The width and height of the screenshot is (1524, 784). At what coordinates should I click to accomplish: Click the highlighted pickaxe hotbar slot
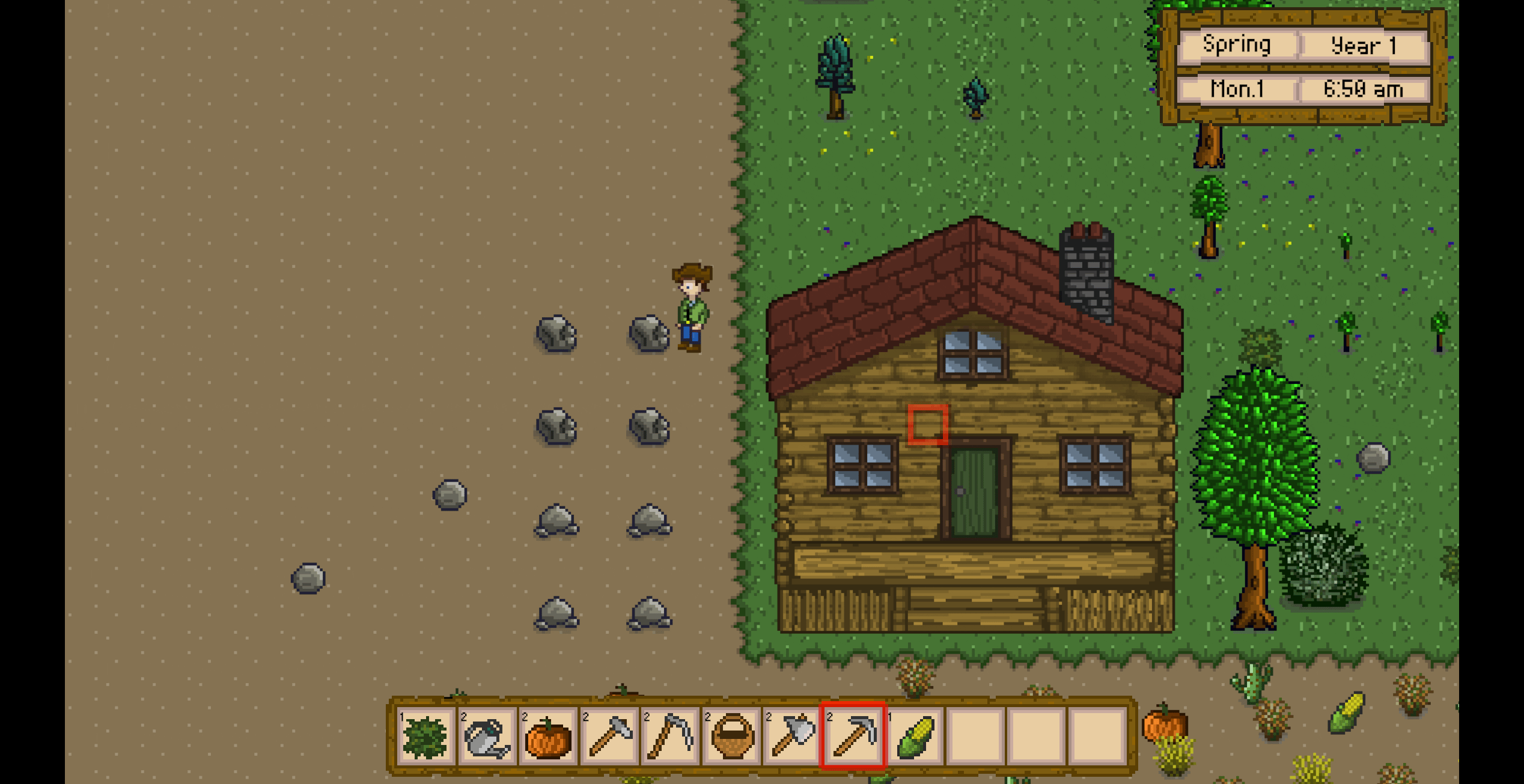pyautogui.click(x=853, y=736)
